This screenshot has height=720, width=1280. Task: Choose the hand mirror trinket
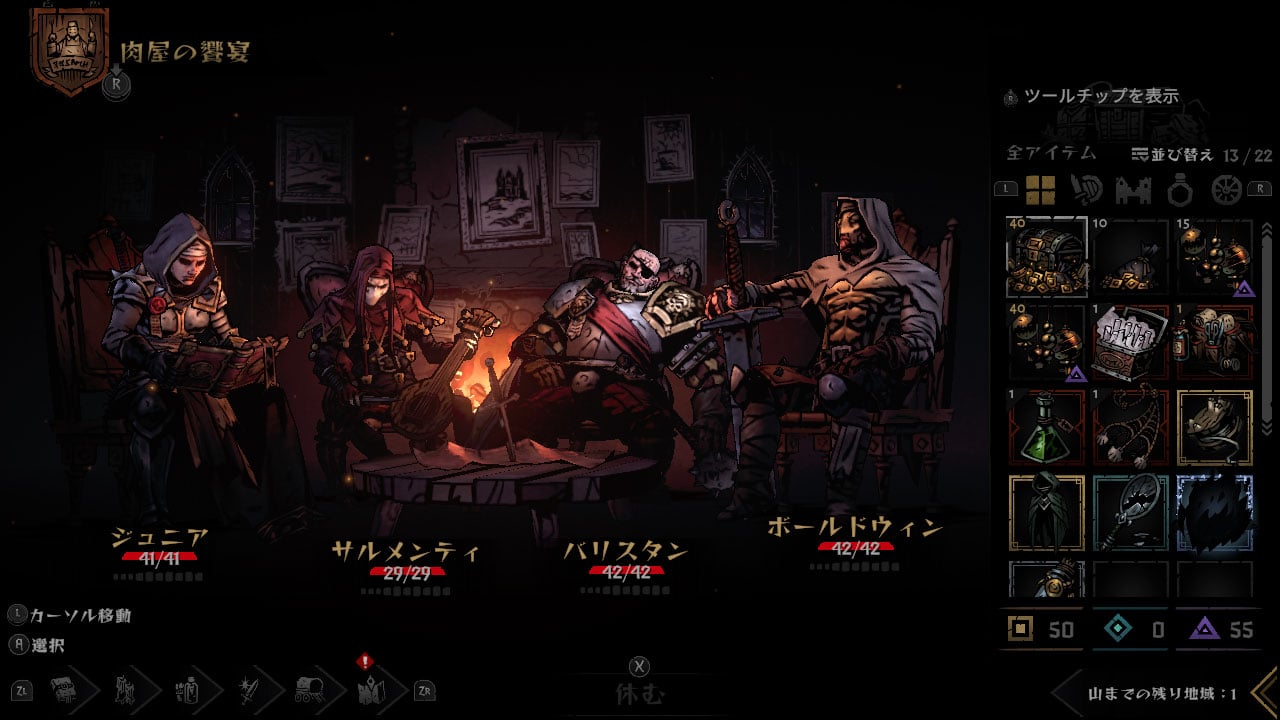[x=1131, y=513]
